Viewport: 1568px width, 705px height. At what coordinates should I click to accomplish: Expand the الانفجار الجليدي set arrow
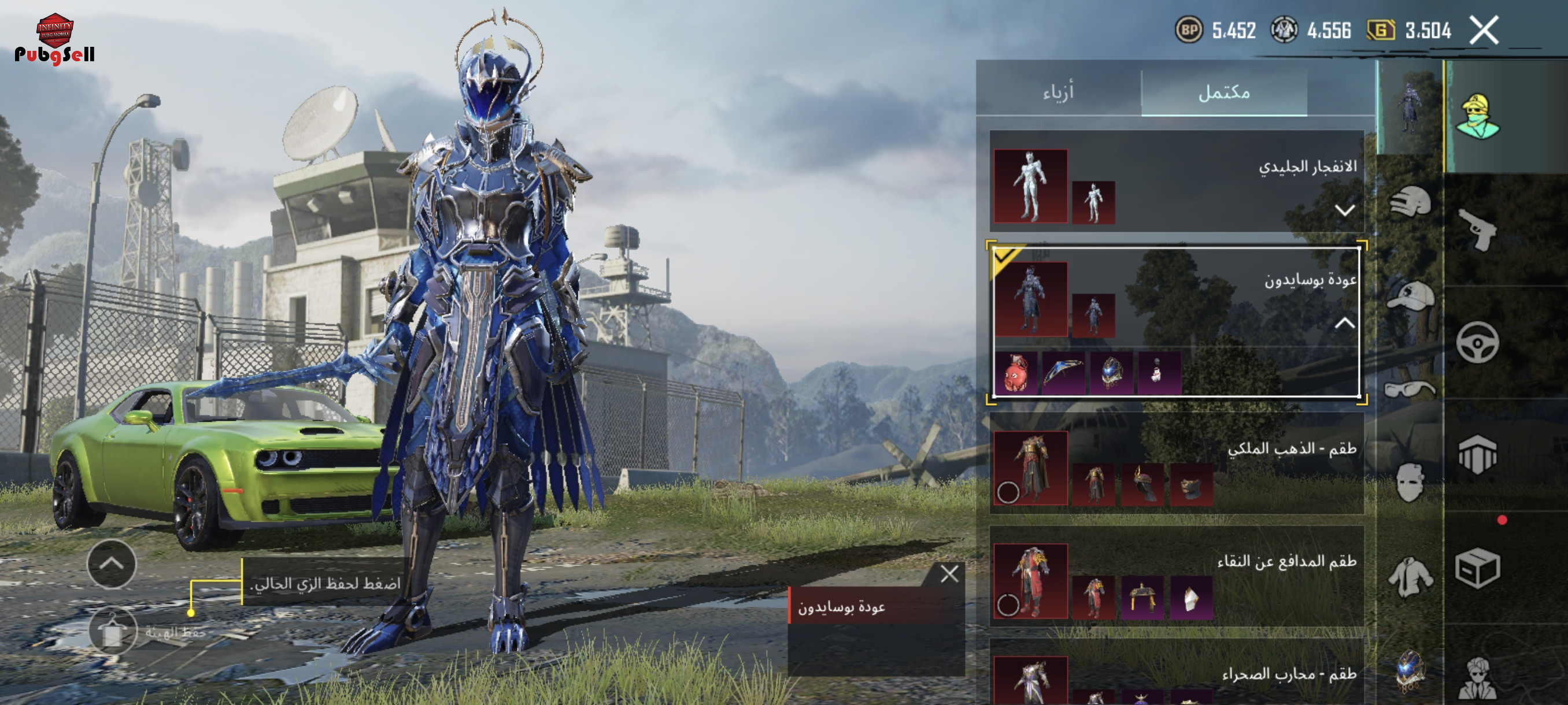pos(1344,210)
